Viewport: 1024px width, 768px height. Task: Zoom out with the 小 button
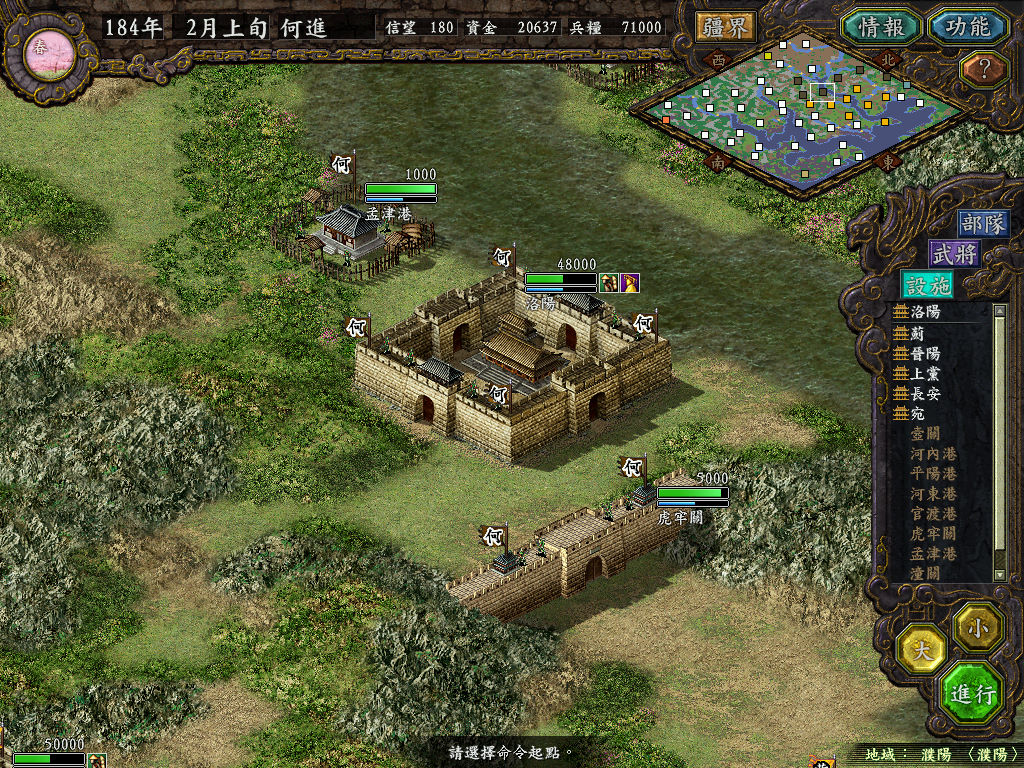(x=976, y=626)
